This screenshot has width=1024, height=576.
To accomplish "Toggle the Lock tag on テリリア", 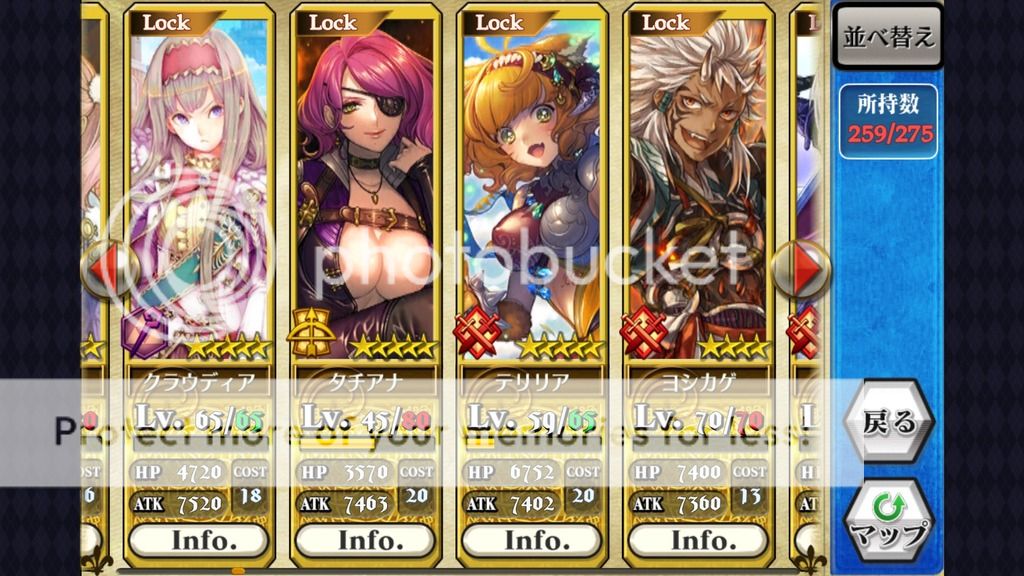I will coord(500,22).
